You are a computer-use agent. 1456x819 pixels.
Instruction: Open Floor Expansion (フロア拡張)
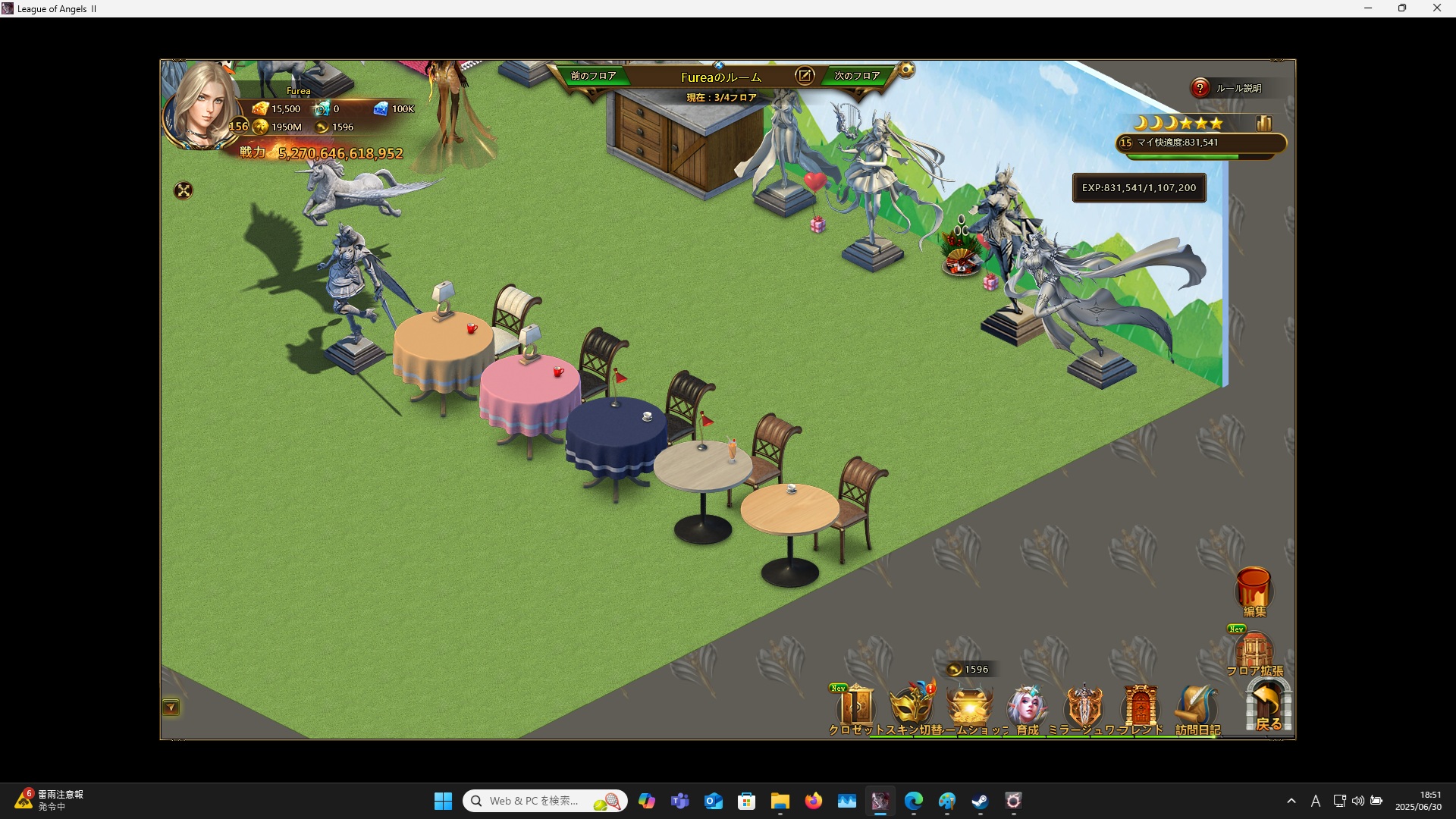pos(1254,652)
